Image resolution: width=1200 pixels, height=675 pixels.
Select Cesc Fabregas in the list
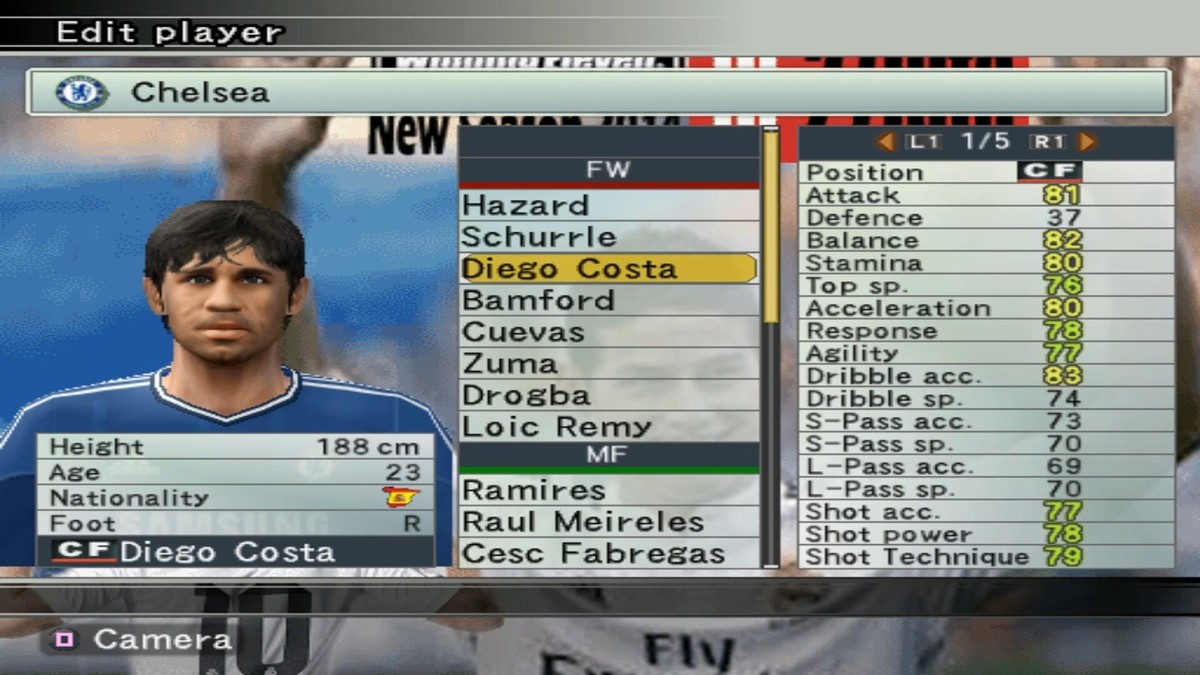[x=608, y=553]
